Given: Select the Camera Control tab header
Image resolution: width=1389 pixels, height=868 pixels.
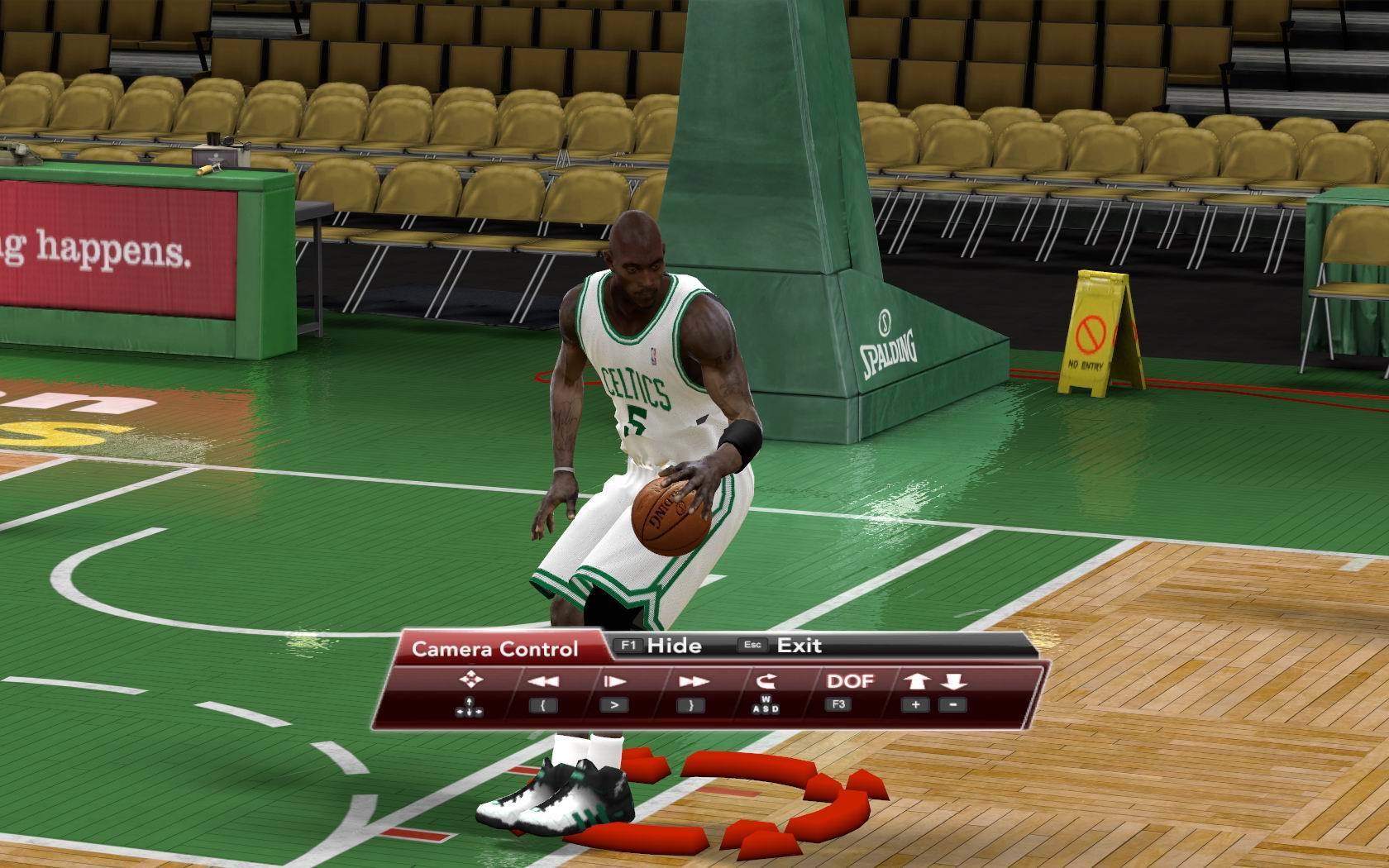Looking at the screenshot, I should pyautogui.click(x=494, y=649).
